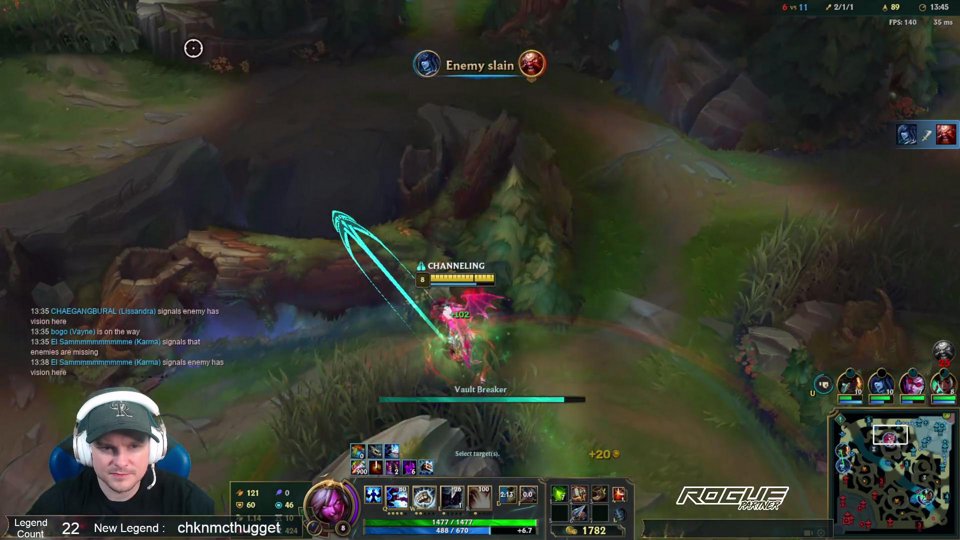The image size is (960, 540).
Task: Select the Denting Blows W ability icon
Action: 425,496
